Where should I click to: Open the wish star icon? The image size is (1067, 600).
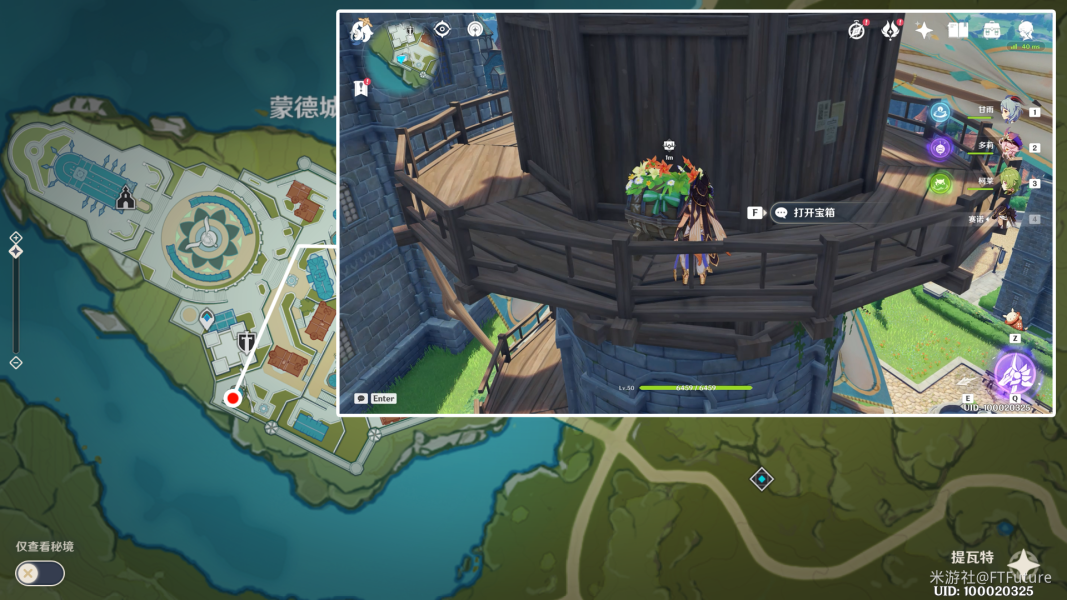[924, 30]
